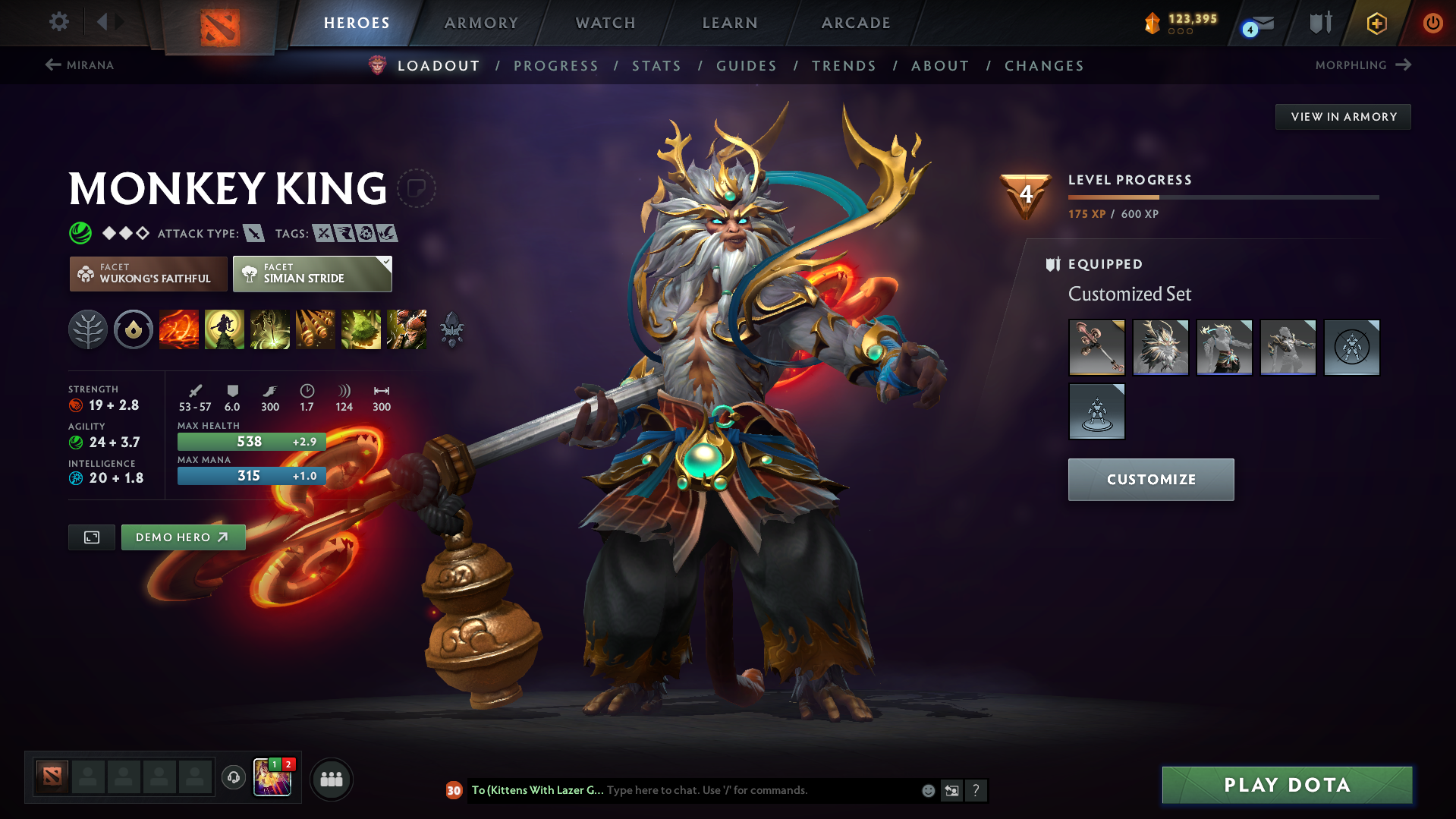The width and height of the screenshot is (1456, 819).
Task: Select Monkey King's Boundless Strike ability icon
Action: (179, 329)
